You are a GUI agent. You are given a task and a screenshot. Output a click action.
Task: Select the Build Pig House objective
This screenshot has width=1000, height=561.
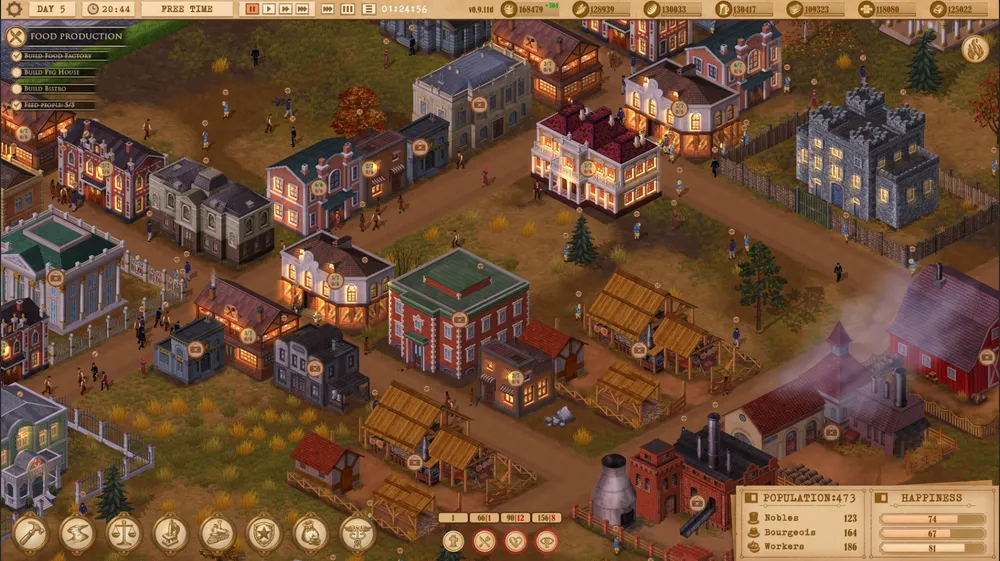(x=52, y=72)
